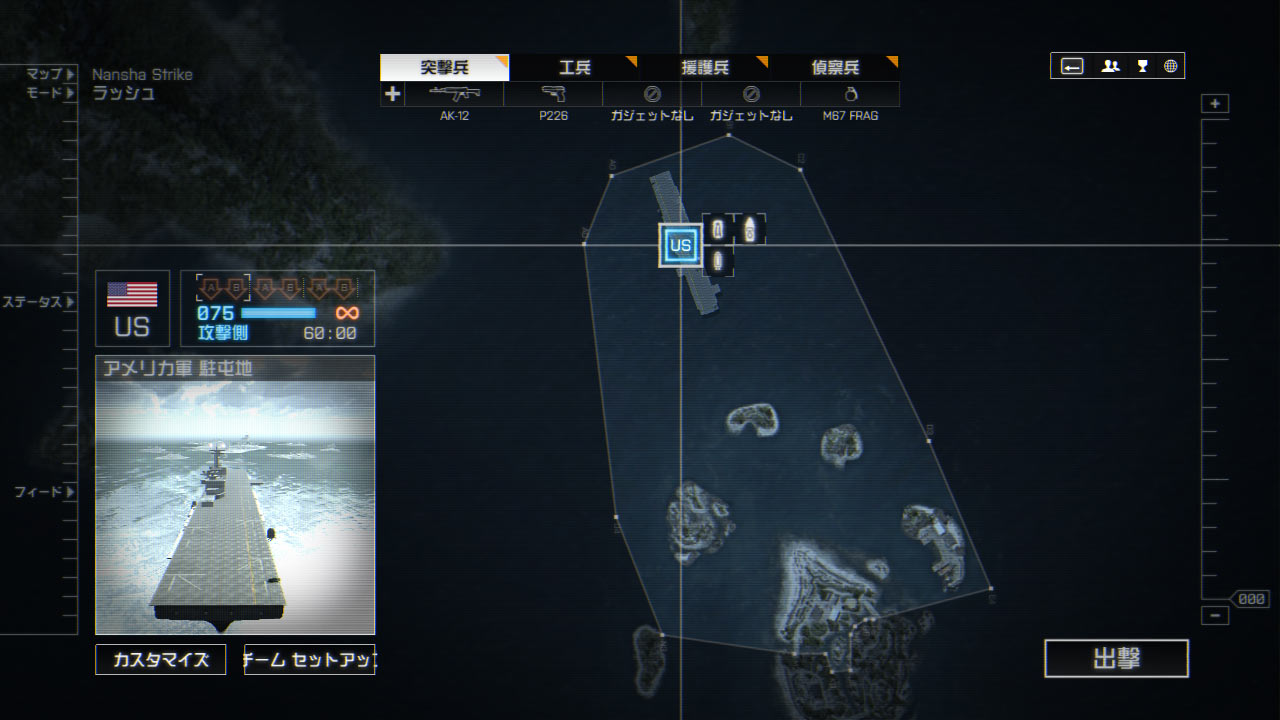The height and width of the screenshot is (720, 1280).
Task: Open the squad two-person icon
Action: coord(1110,66)
